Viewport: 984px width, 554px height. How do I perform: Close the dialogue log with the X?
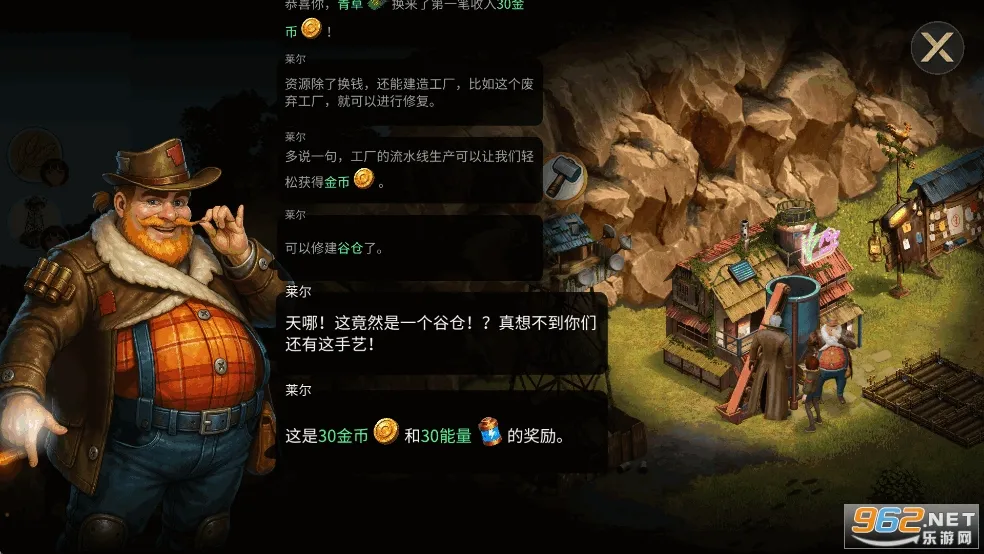point(937,48)
